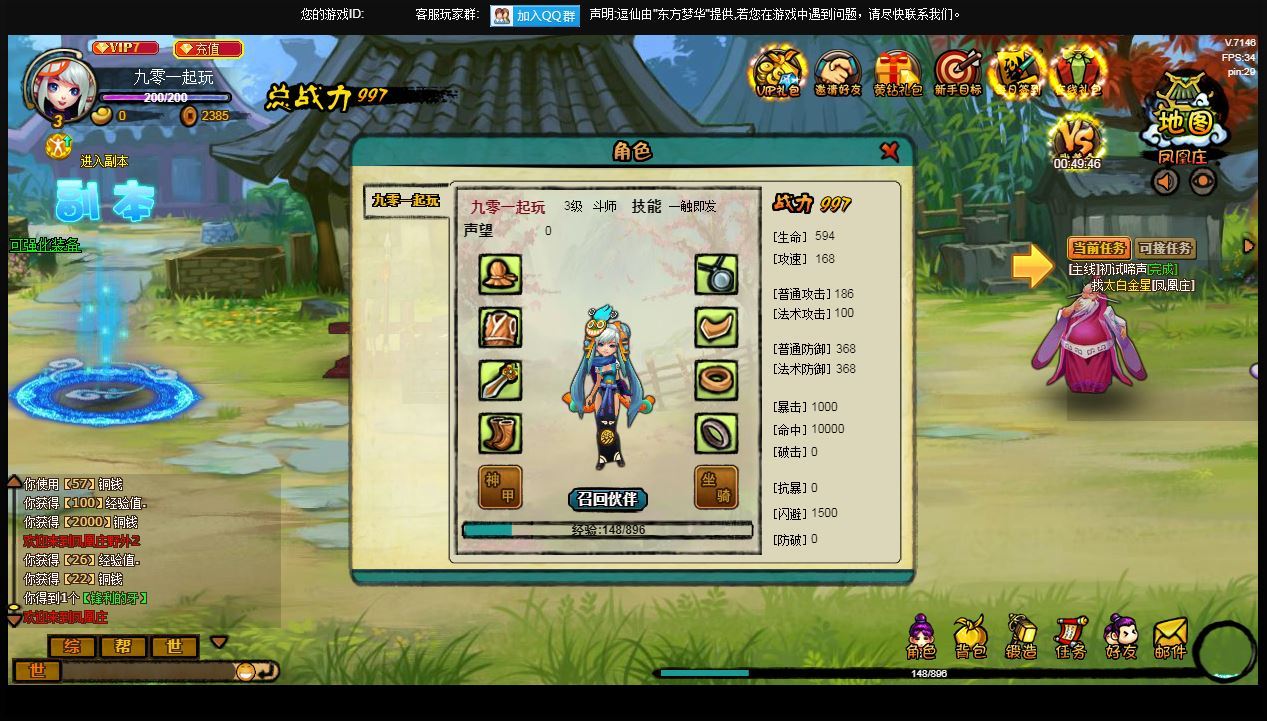Open the 地图 map
Screen dimensions: 1267x721
point(1185,122)
